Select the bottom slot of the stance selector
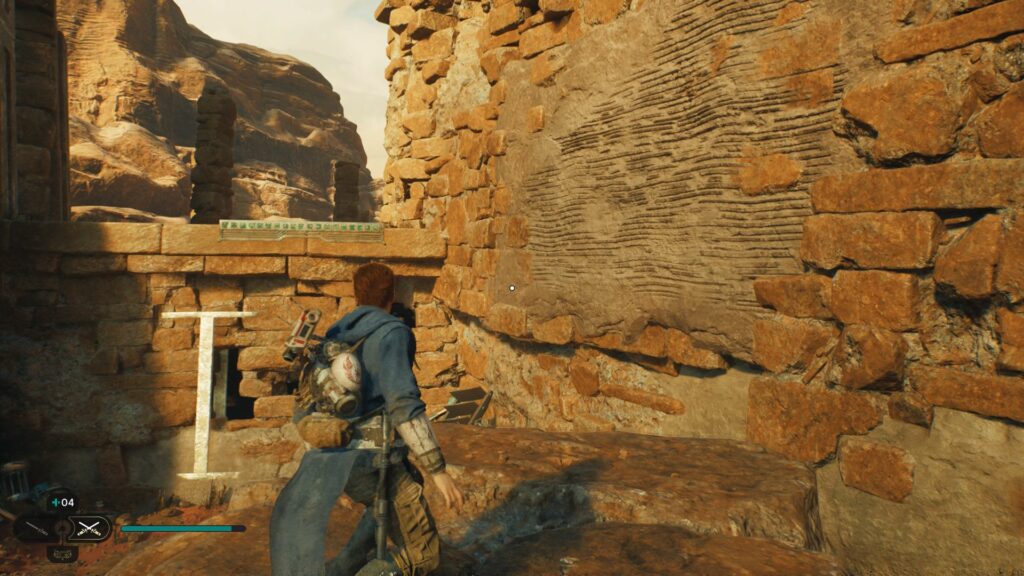The height and width of the screenshot is (576, 1024). pos(62,552)
